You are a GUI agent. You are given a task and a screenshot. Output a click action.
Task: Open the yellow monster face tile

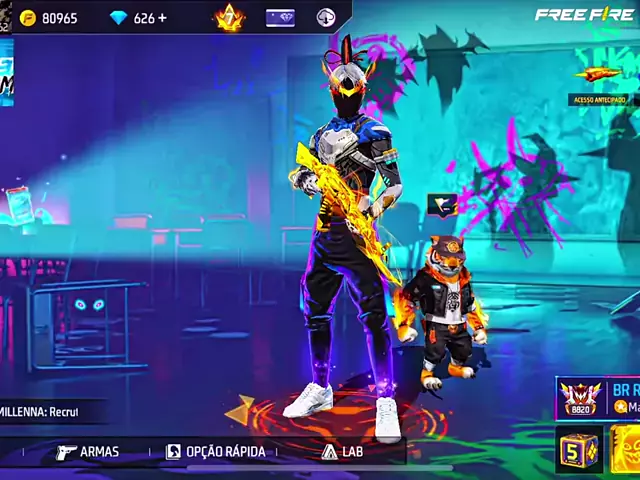click(626, 449)
